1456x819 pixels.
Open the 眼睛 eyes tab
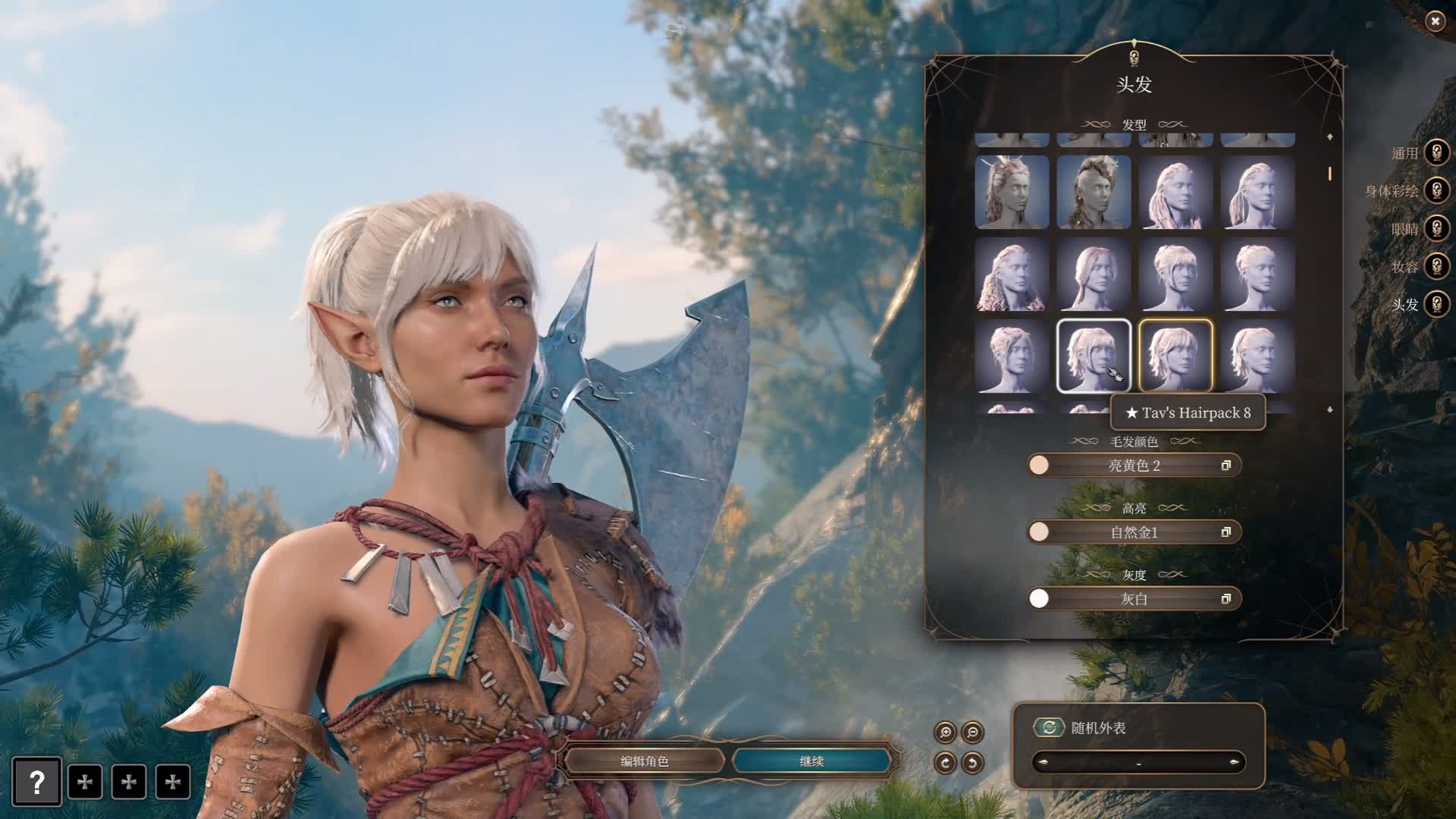coord(1436,228)
